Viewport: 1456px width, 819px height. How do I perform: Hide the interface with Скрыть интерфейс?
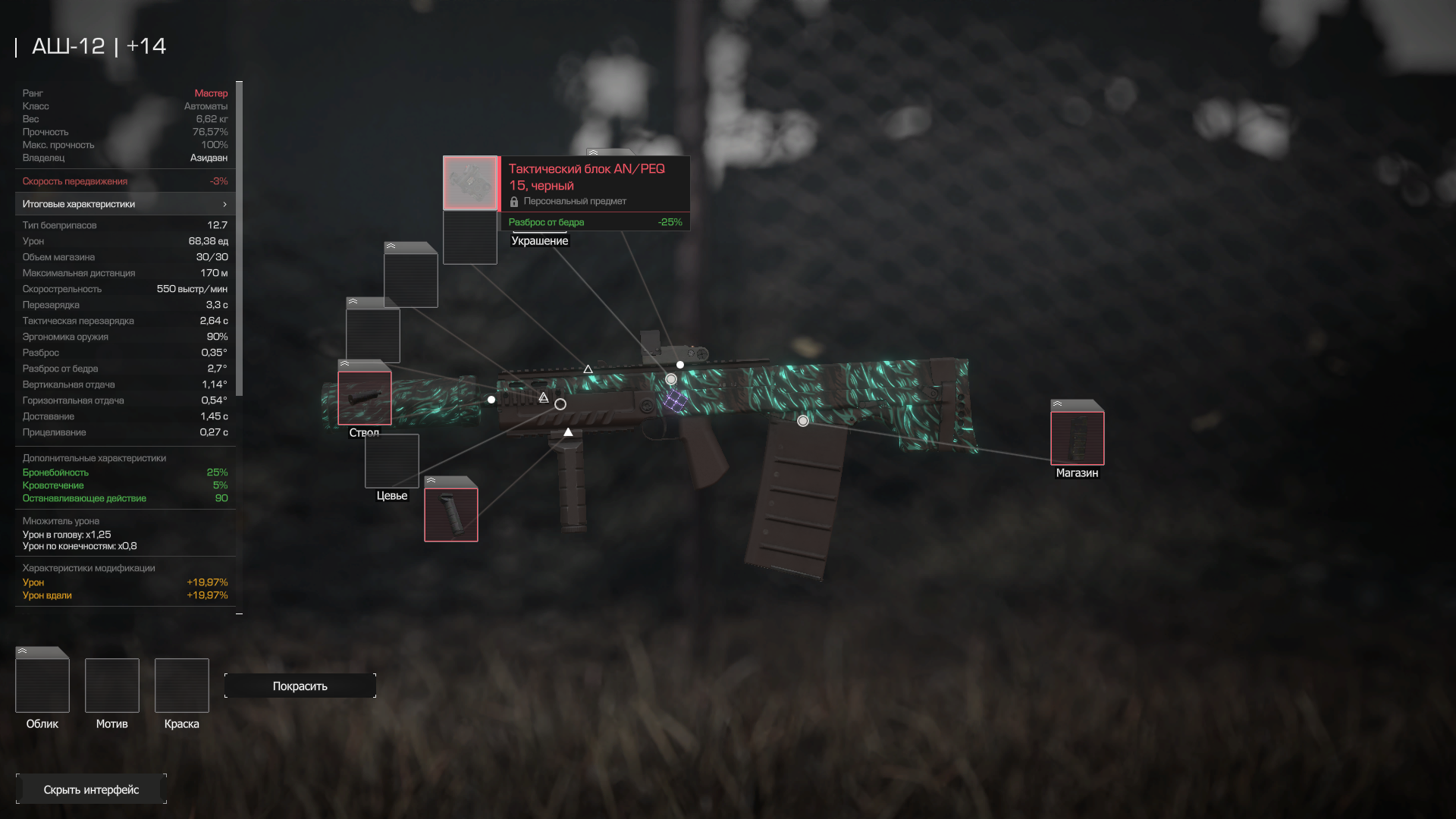click(x=91, y=789)
